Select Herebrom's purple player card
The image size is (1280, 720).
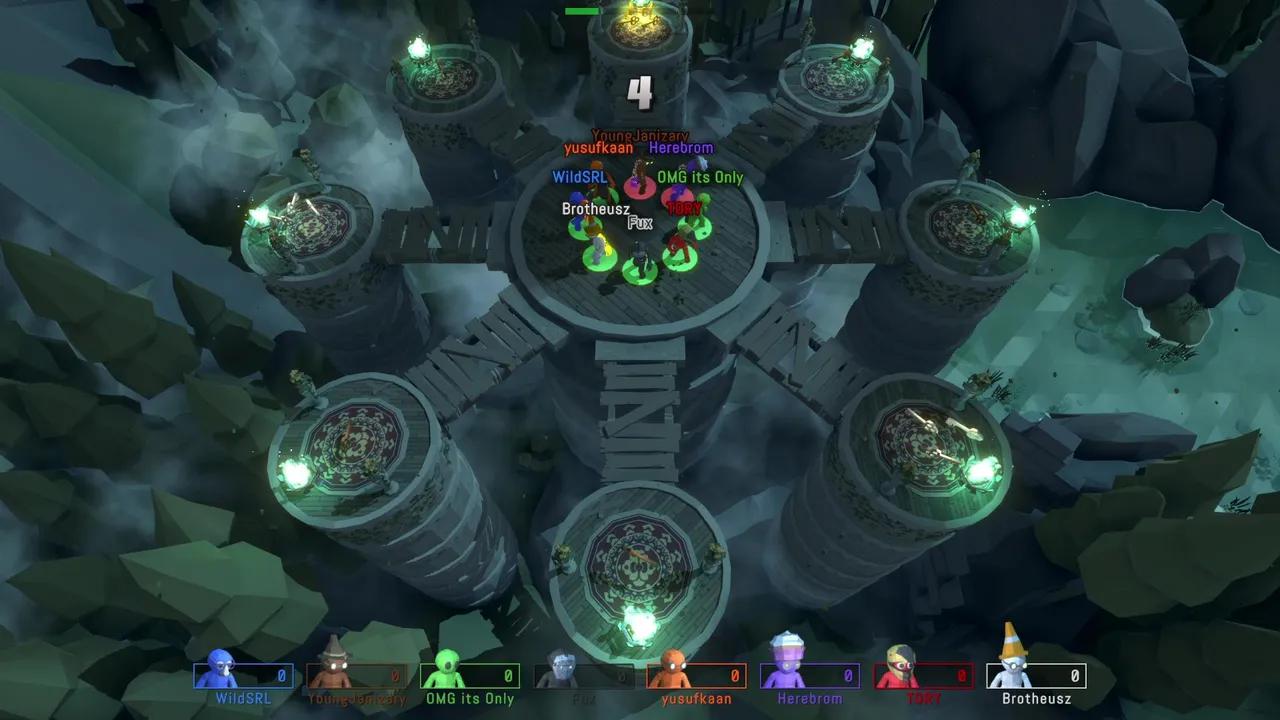[810, 676]
